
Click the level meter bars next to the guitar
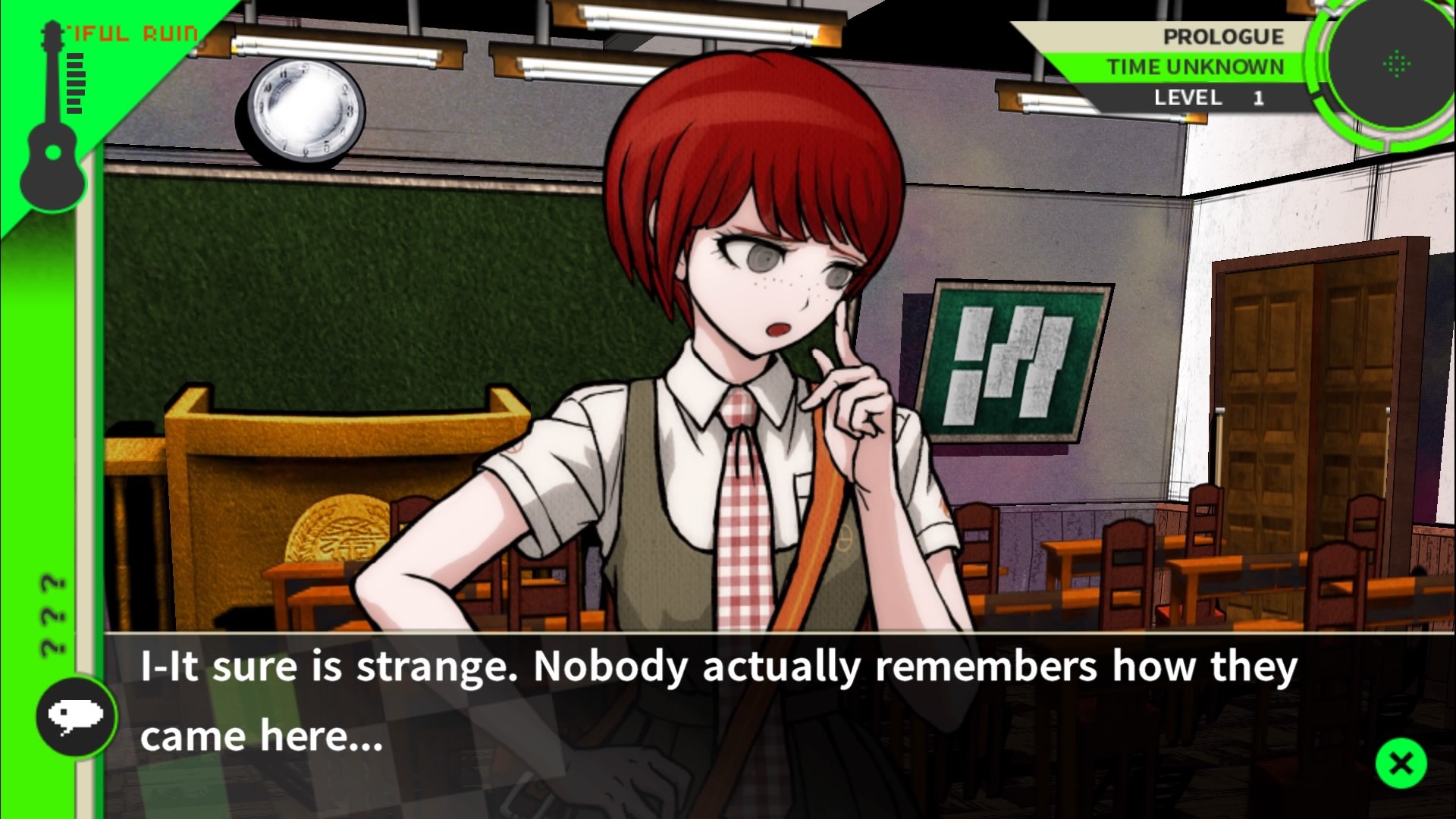pyautogui.click(x=76, y=83)
